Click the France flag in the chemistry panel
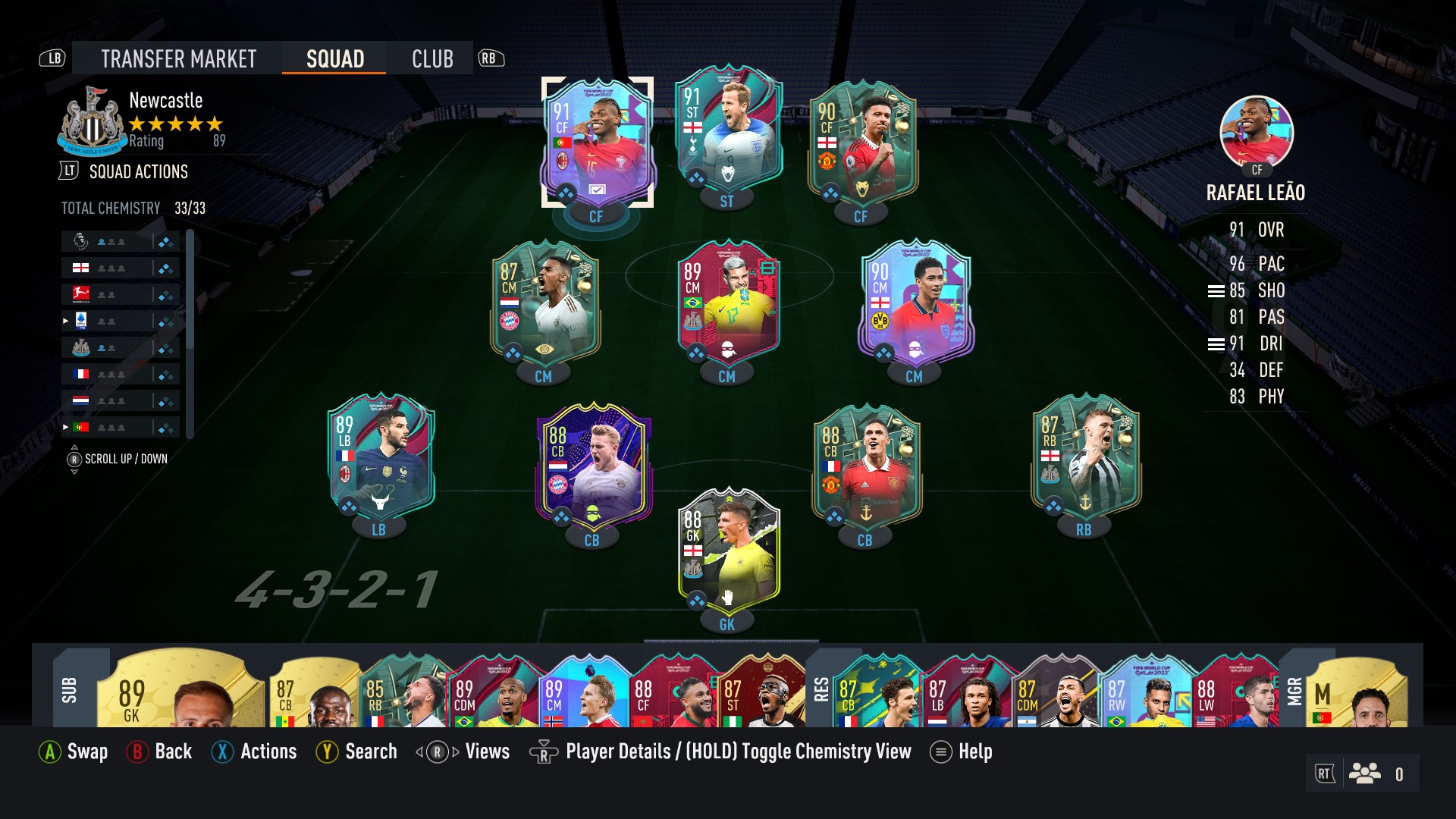The height and width of the screenshot is (819, 1456). point(81,373)
